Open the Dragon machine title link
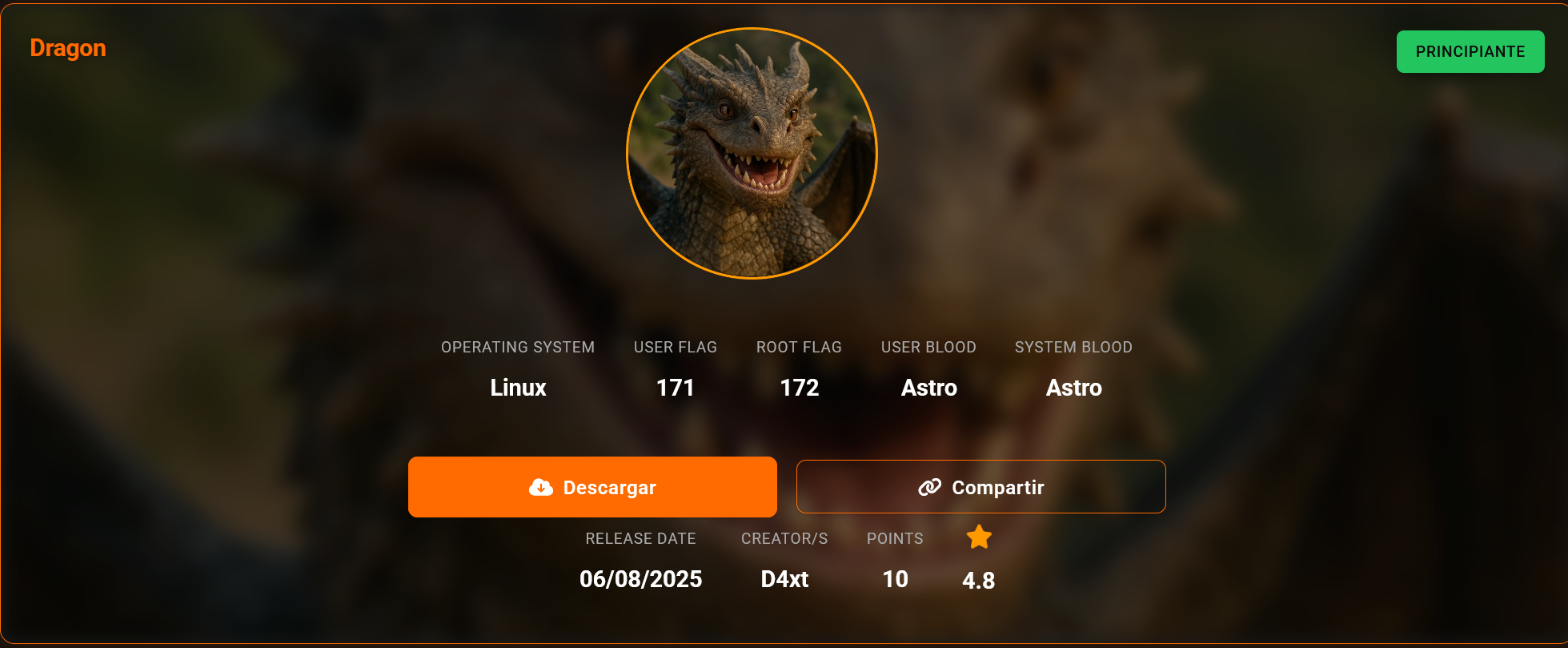This screenshot has height=648, width=1568. (67, 48)
